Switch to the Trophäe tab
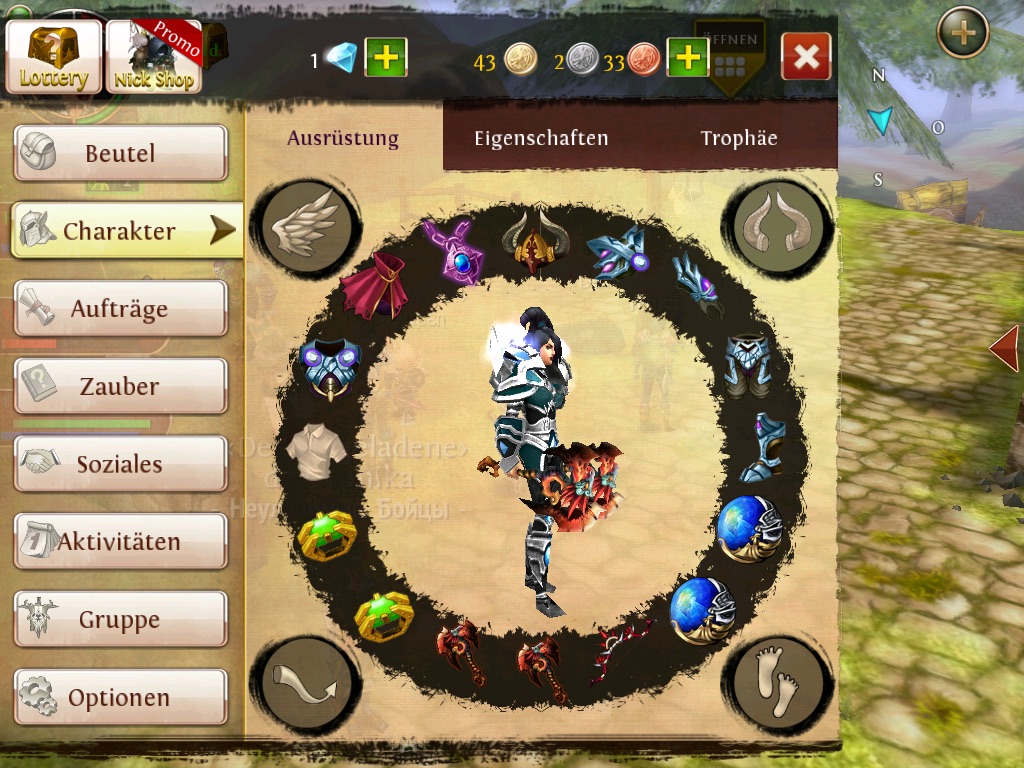Screen dimensions: 1024x768 pyautogui.click(x=739, y=139)
